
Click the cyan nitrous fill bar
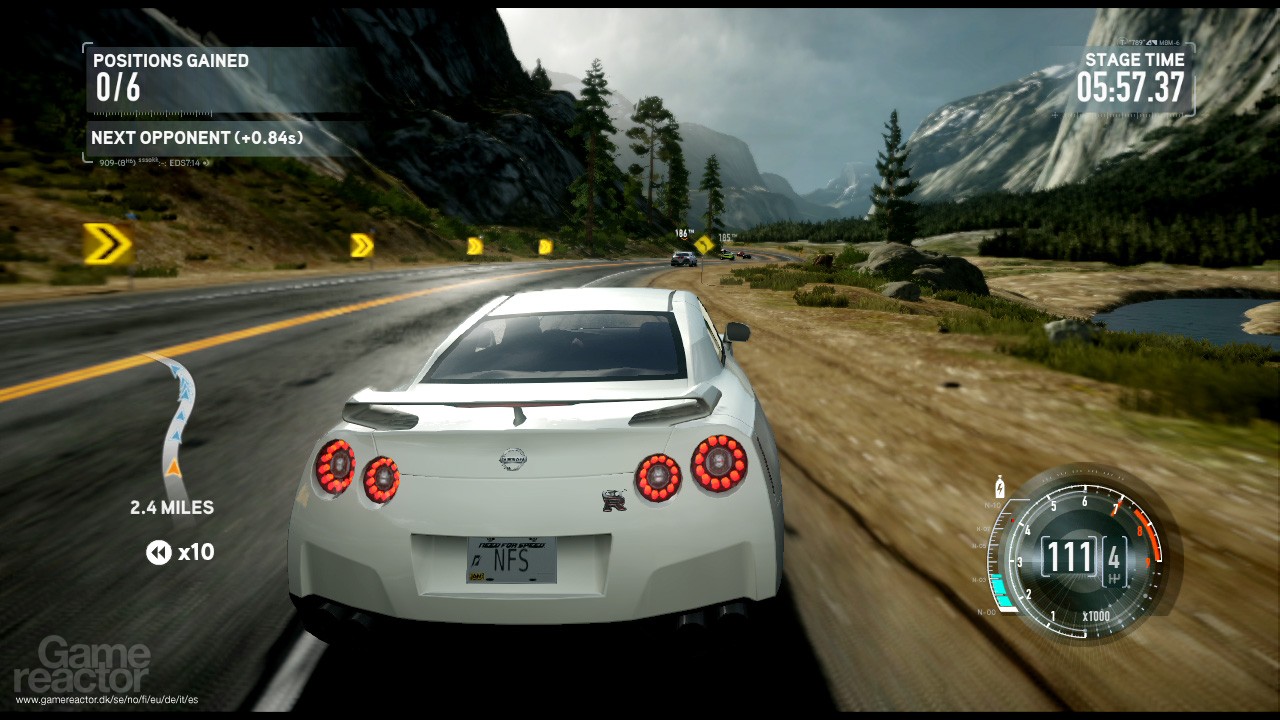(x=999, y=586)
